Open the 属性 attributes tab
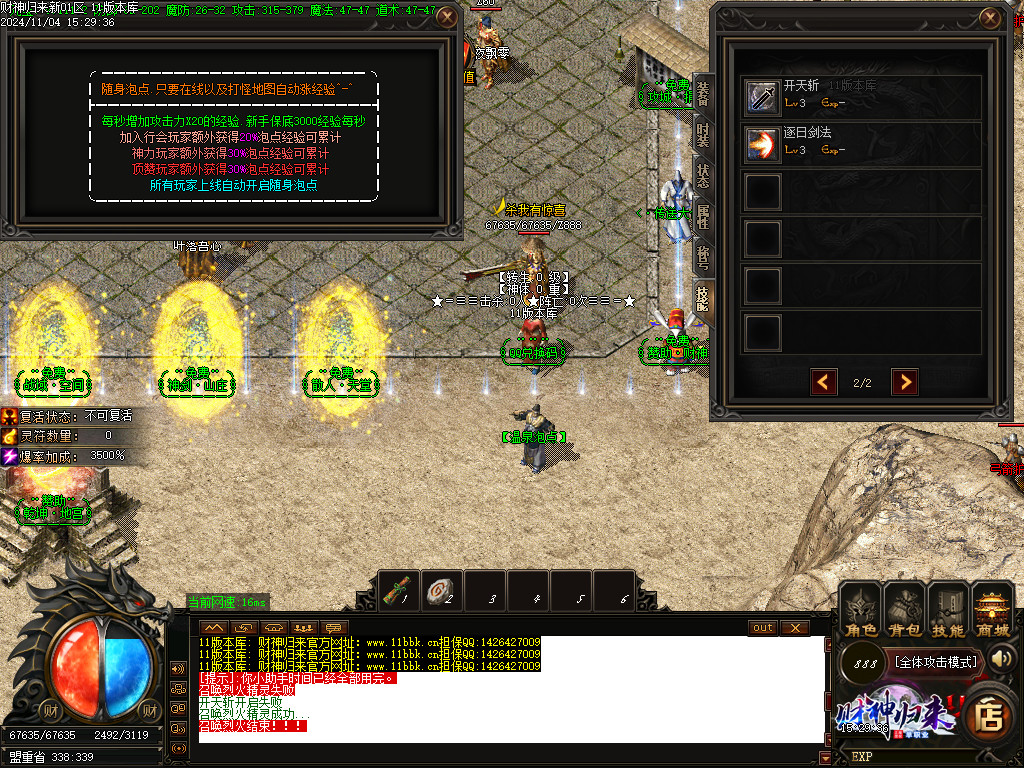1024x768 pixels. point(703,216)
